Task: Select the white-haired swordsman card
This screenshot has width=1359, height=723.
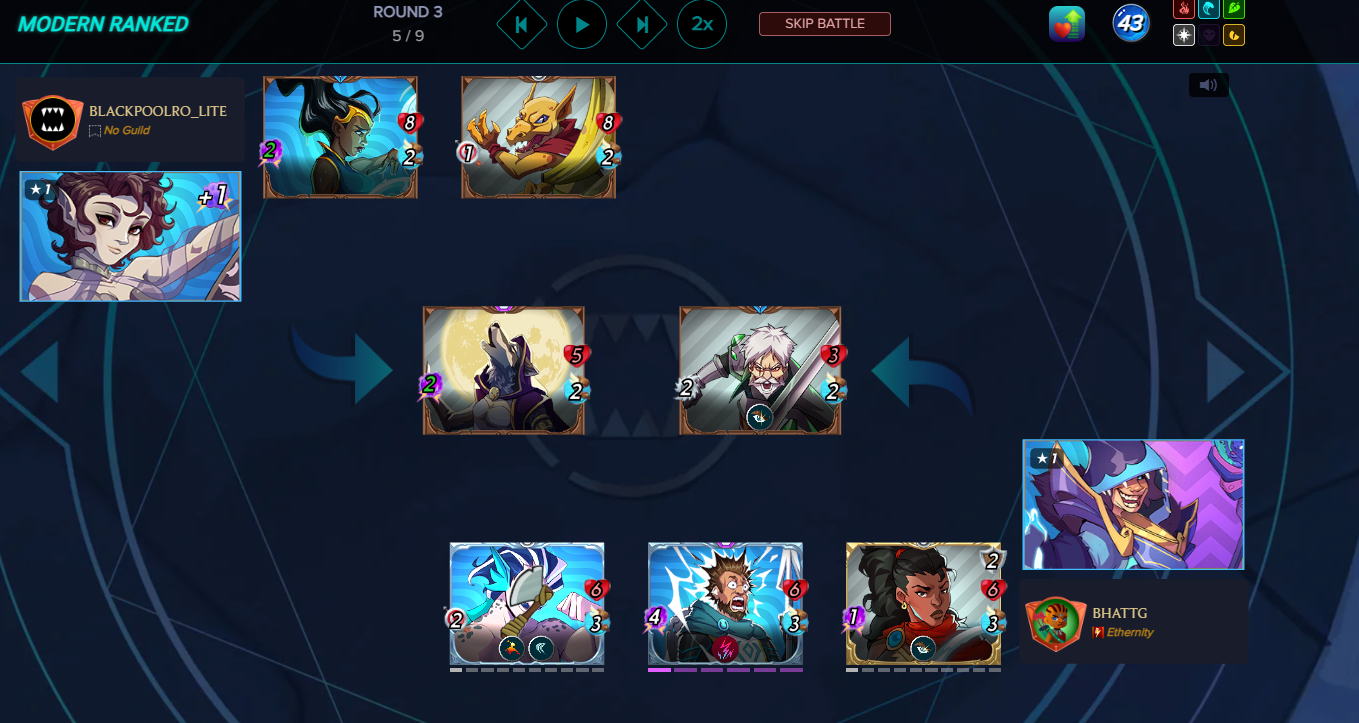Action: (x=759, y=370)
